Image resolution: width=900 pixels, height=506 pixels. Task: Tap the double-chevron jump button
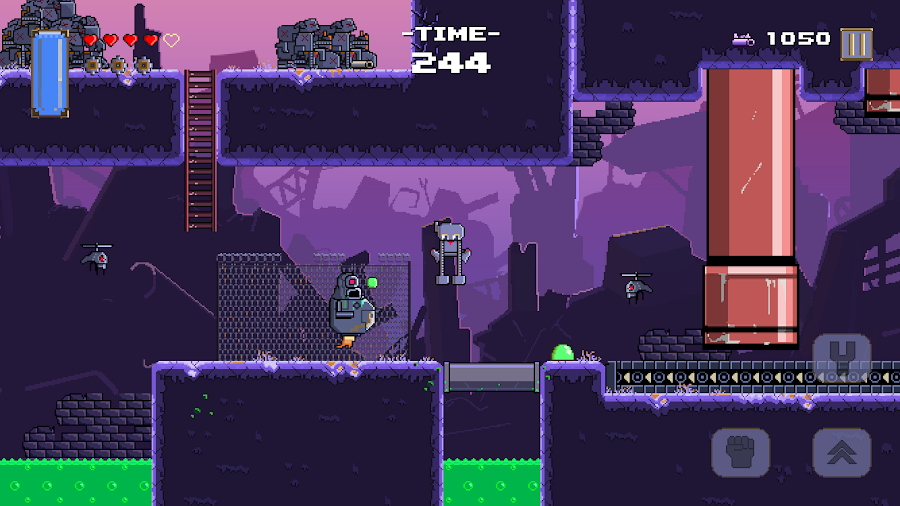841,452
